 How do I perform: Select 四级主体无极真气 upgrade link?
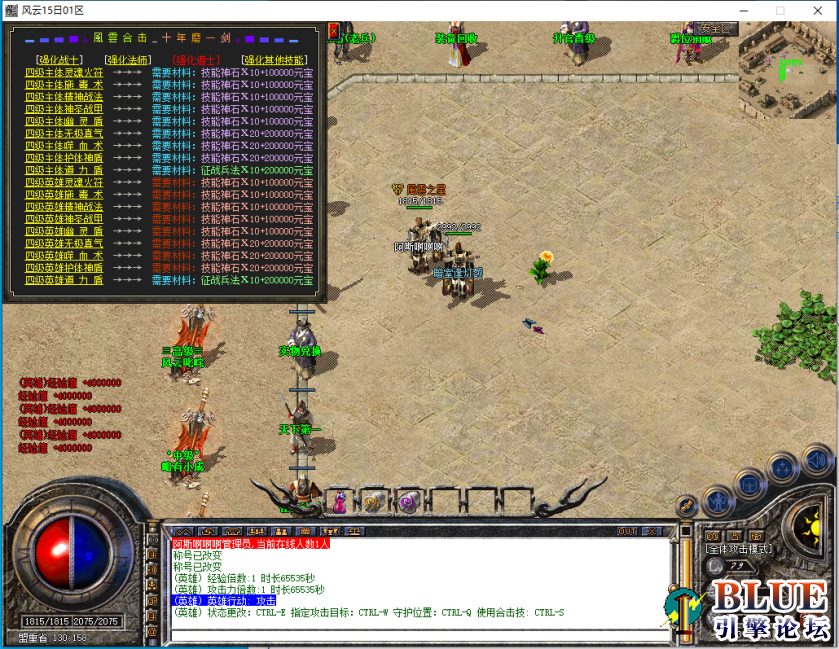coord(64,133)
